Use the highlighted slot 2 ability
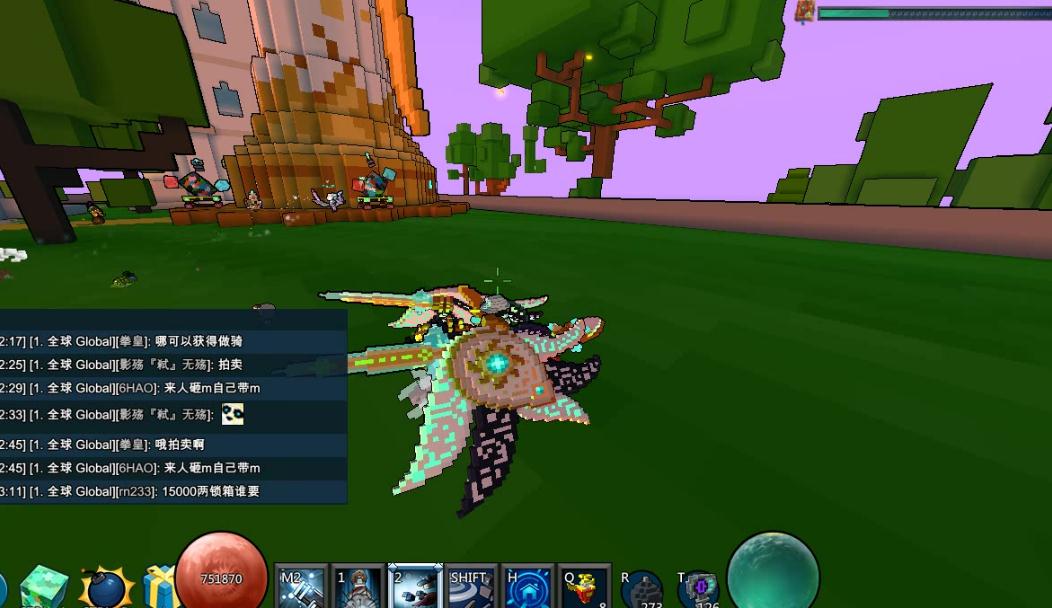The image size is (1052, 608). (415, 587)
